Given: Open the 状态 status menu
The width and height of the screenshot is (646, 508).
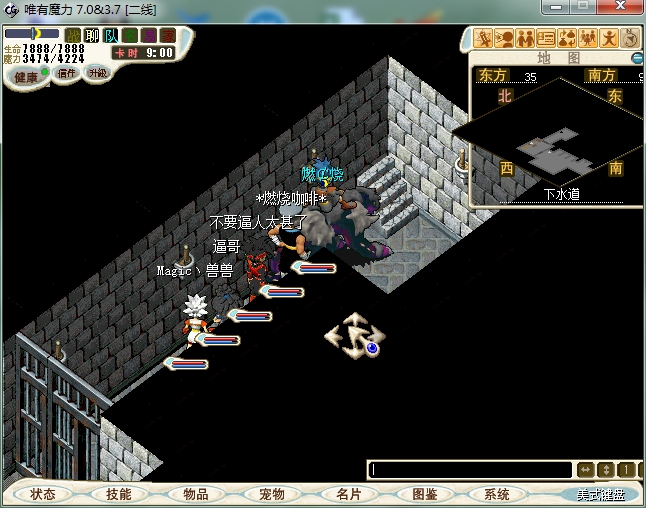Looking at the screenshot, I should point(43,494).
